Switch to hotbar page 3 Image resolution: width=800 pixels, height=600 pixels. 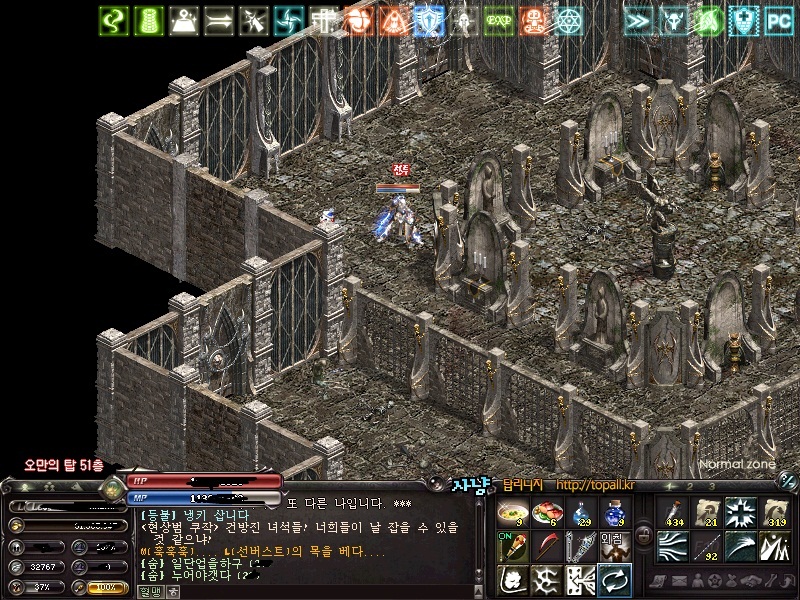pos(711,485)
